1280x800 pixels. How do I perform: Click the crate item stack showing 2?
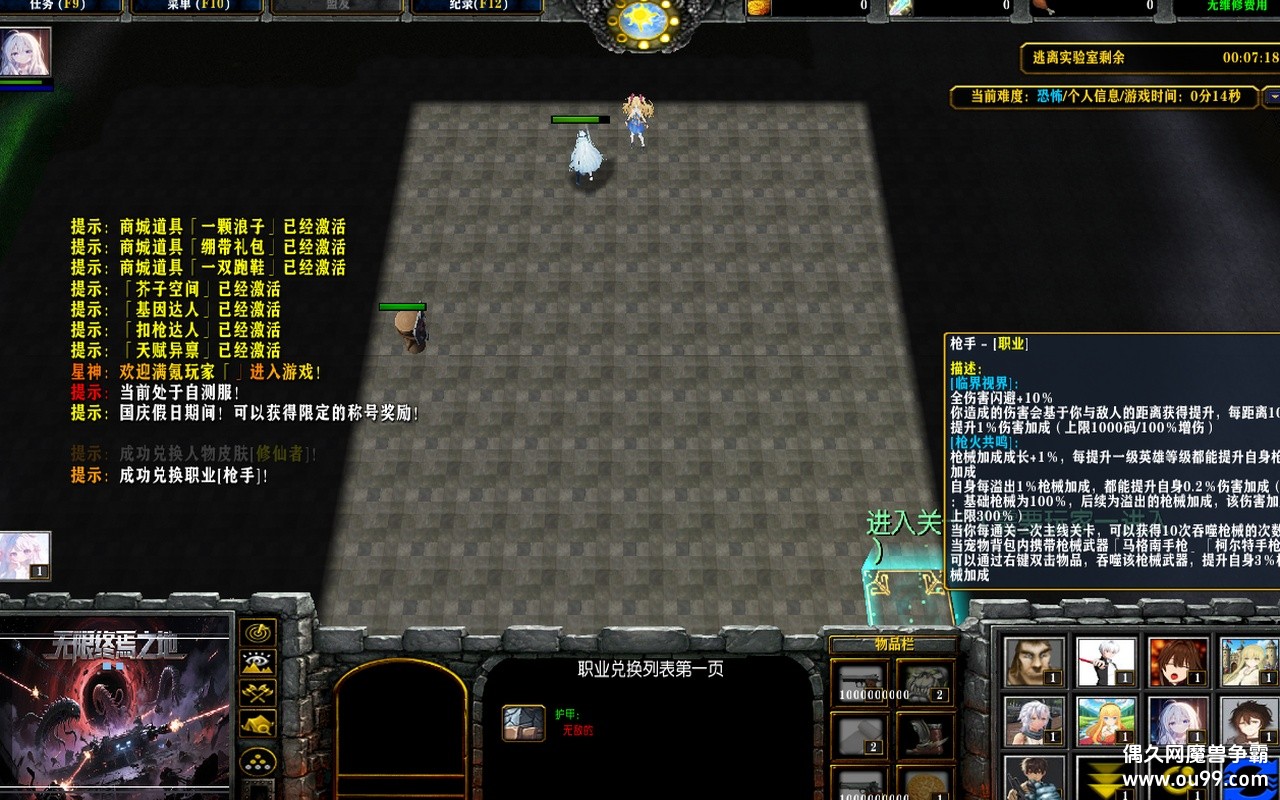coord(859,734)
